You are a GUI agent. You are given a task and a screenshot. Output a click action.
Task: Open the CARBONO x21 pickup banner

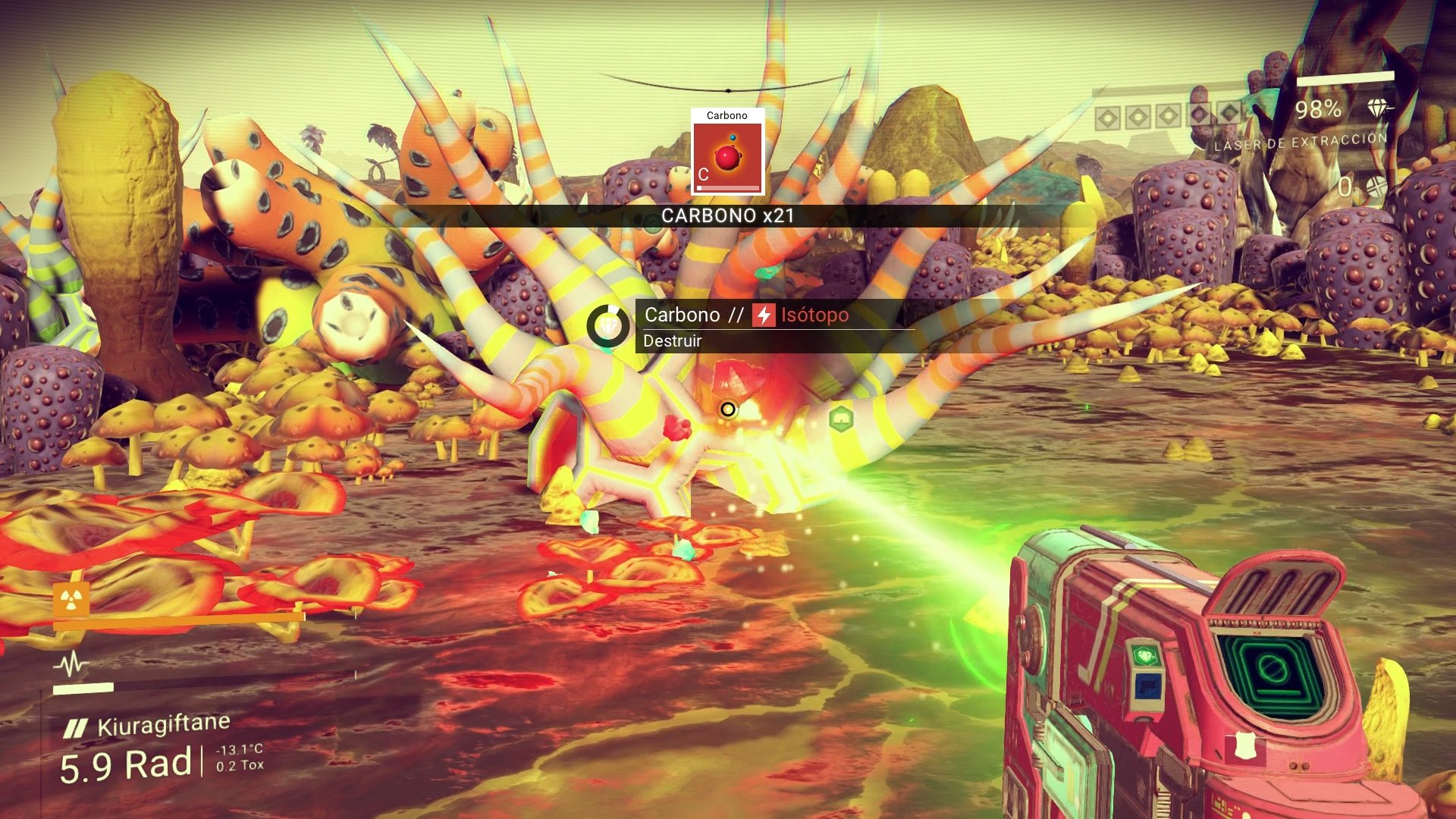726,215
